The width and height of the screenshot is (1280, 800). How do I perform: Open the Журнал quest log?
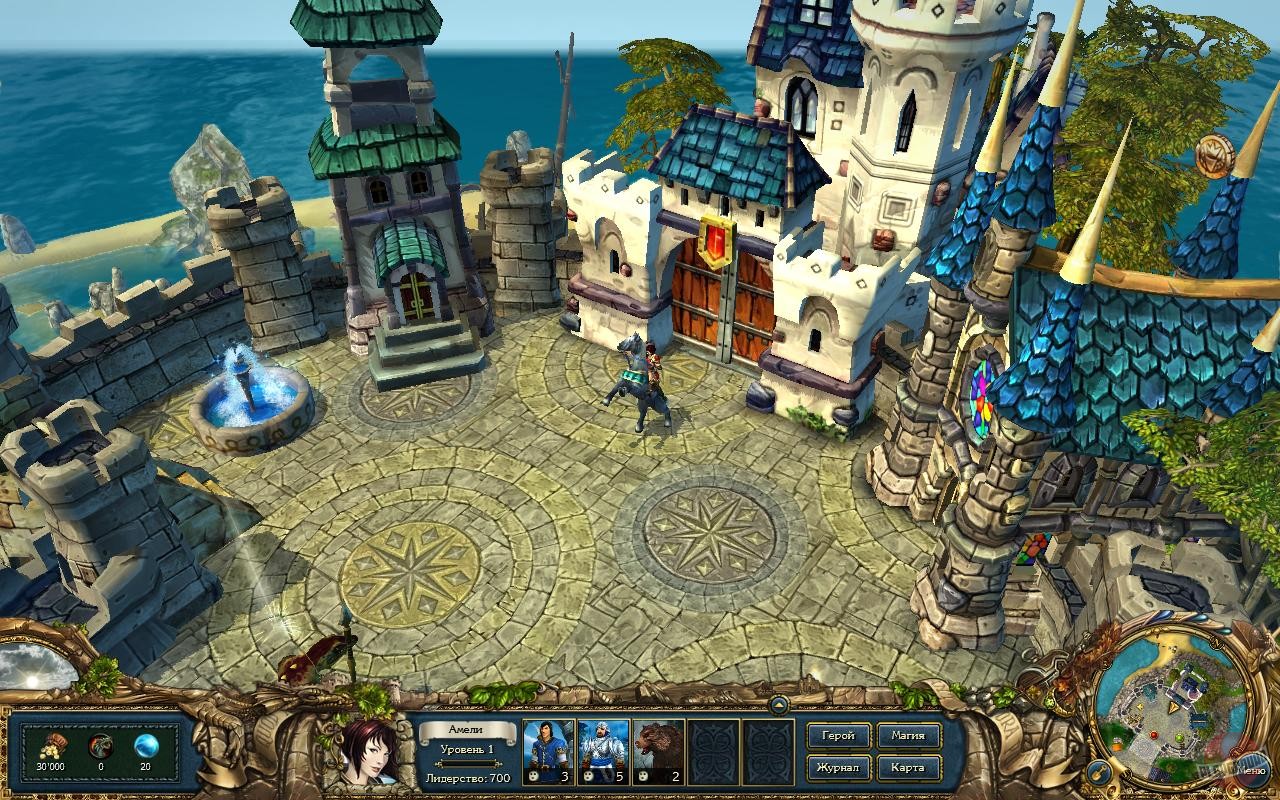840,768
